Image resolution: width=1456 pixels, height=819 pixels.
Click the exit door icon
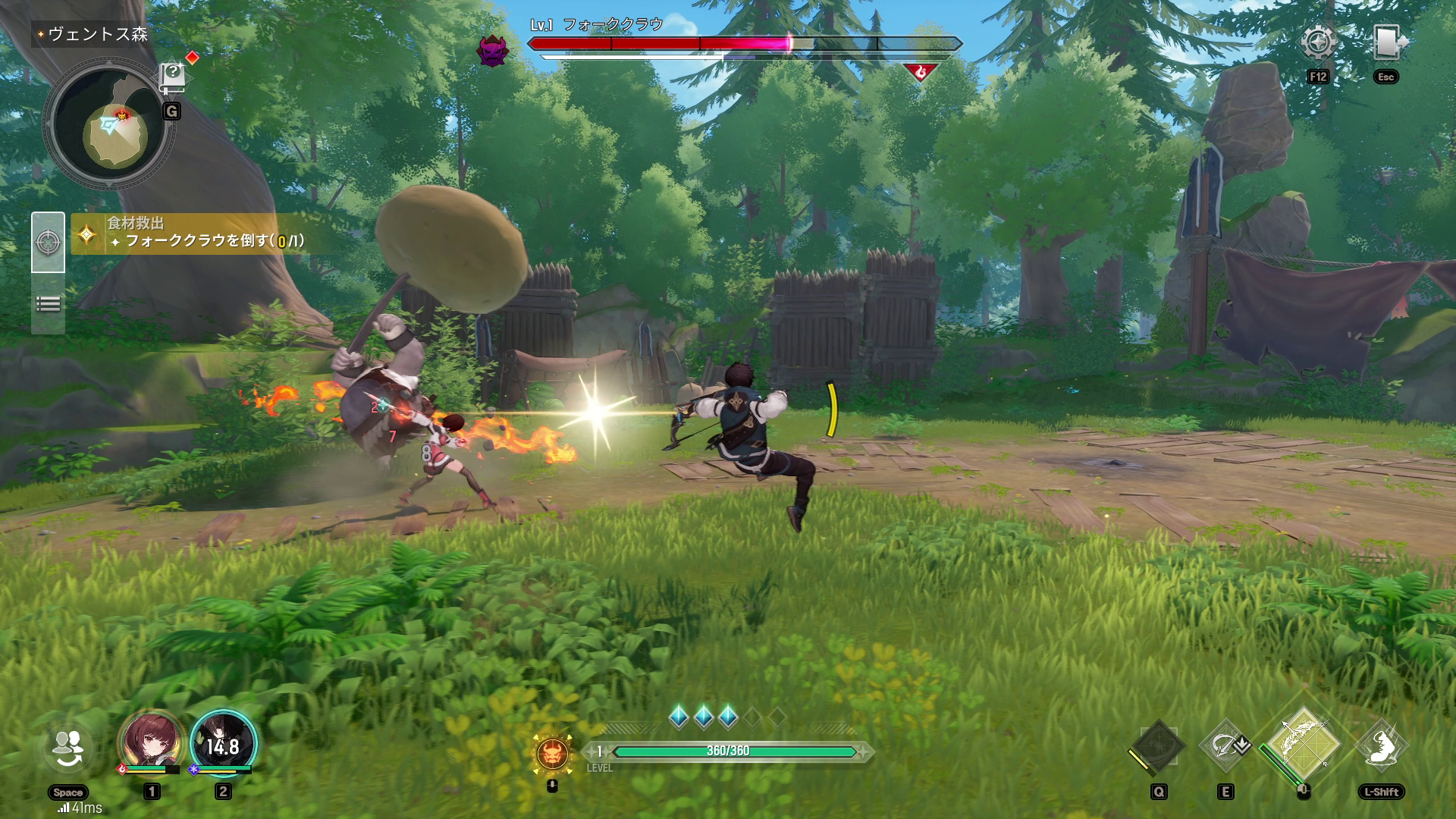(x=1387, y=42)
